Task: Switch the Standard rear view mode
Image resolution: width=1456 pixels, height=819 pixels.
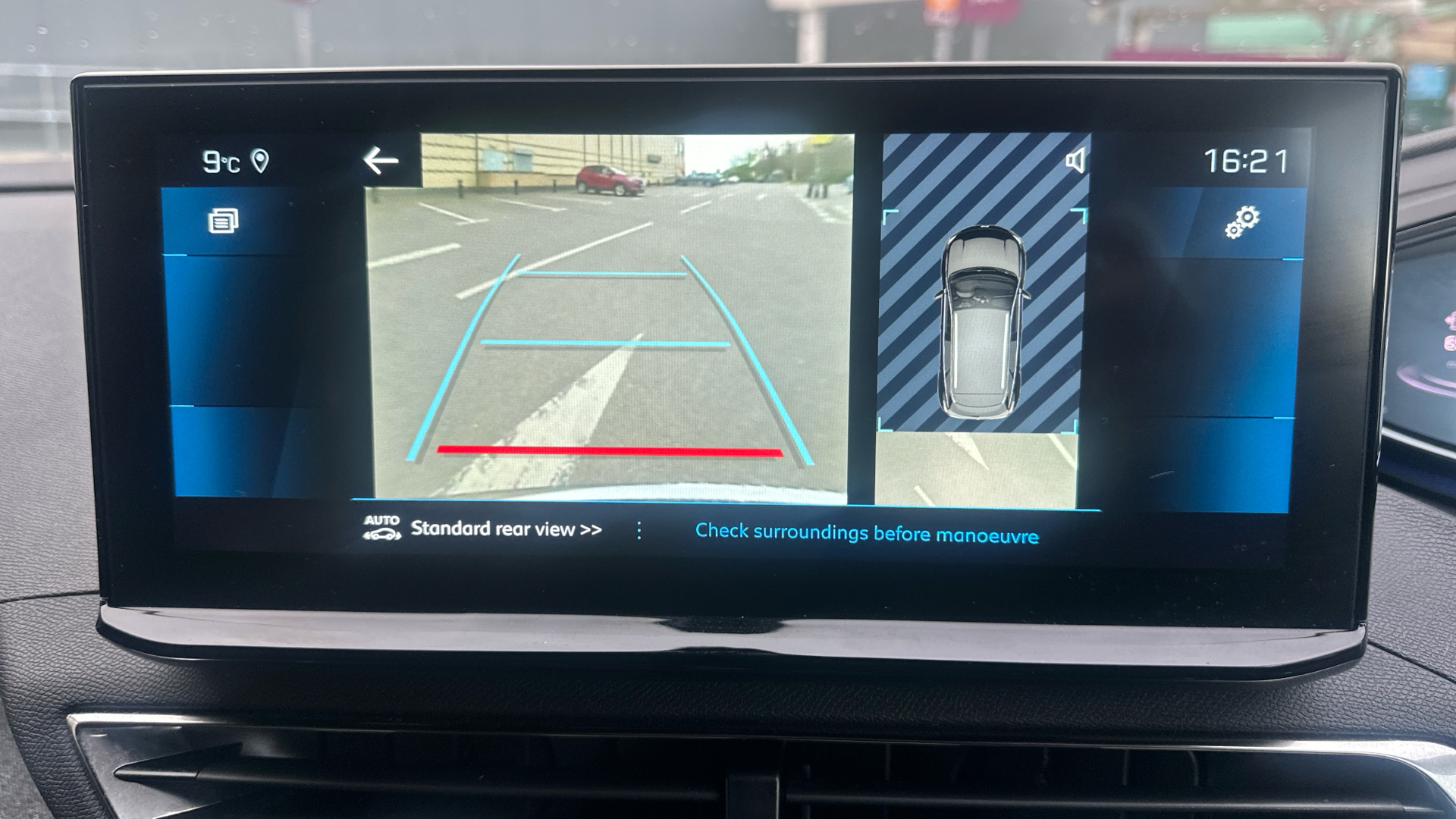Action: [505, 529]
